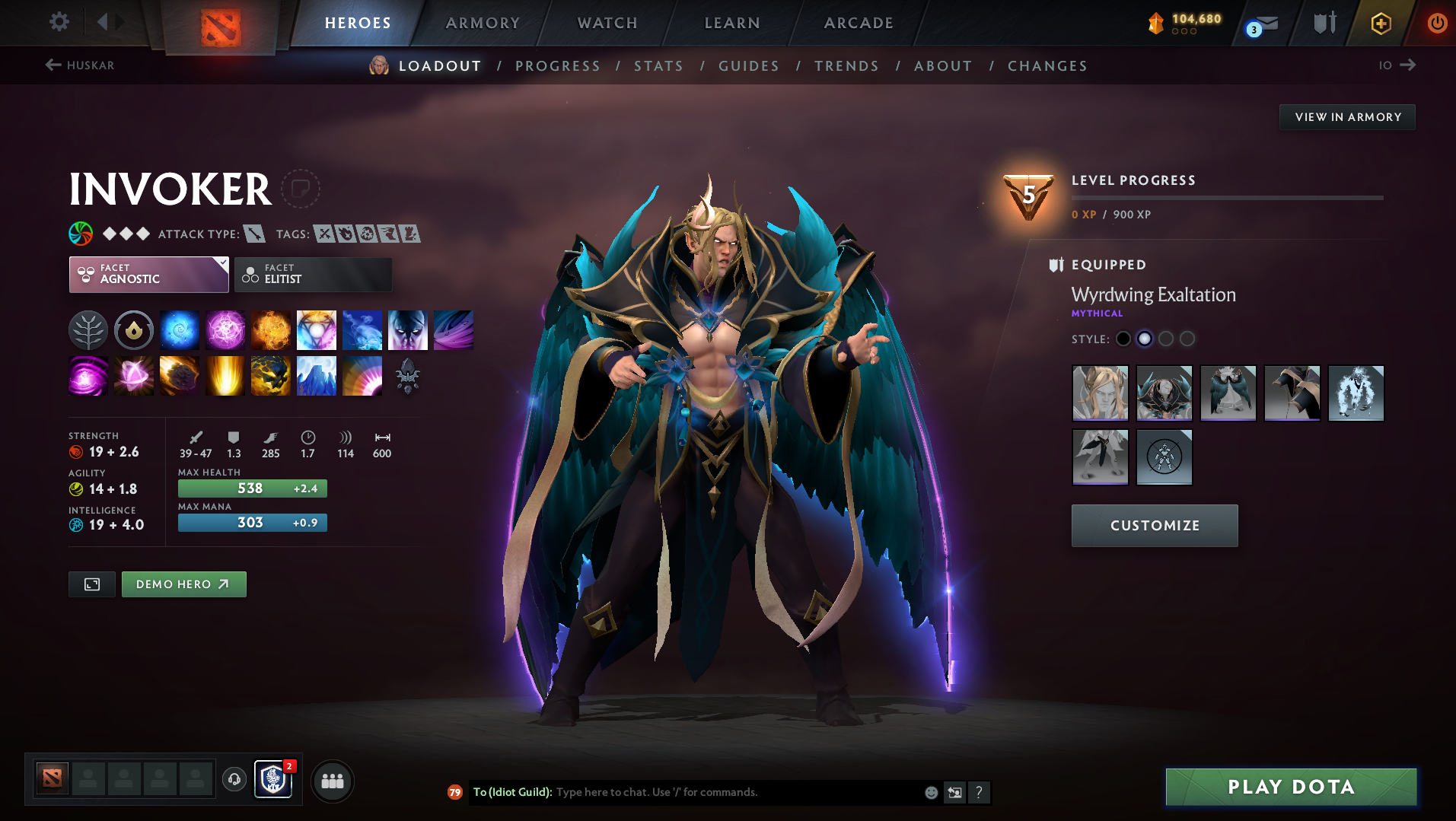Expand the Agnostic facet dropdown
Image resolution: width=1456 pixels, height=821 pixels.
148,274
